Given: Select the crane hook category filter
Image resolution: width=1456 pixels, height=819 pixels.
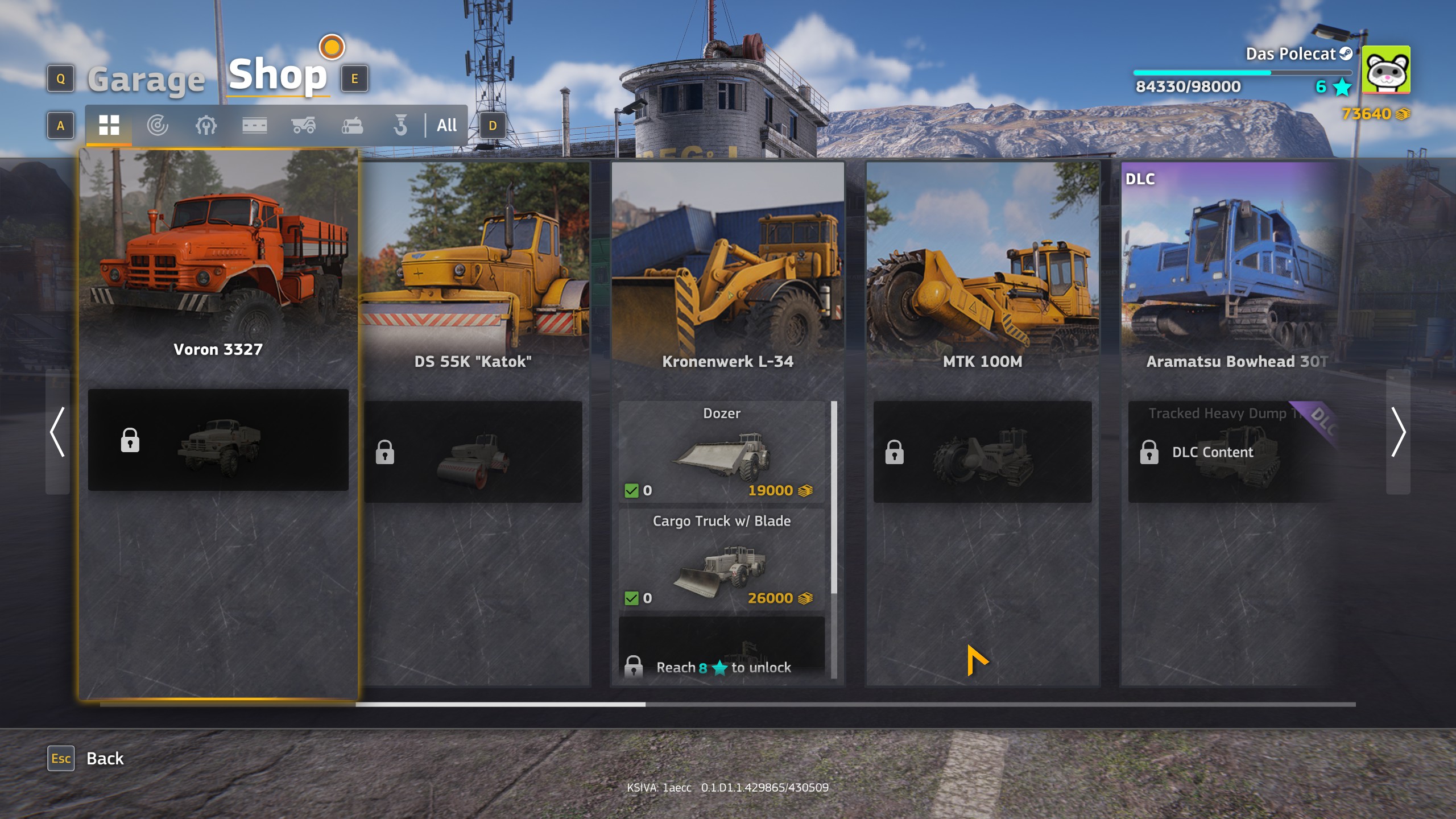Looking at the screenshot, I should pos(400,125).
